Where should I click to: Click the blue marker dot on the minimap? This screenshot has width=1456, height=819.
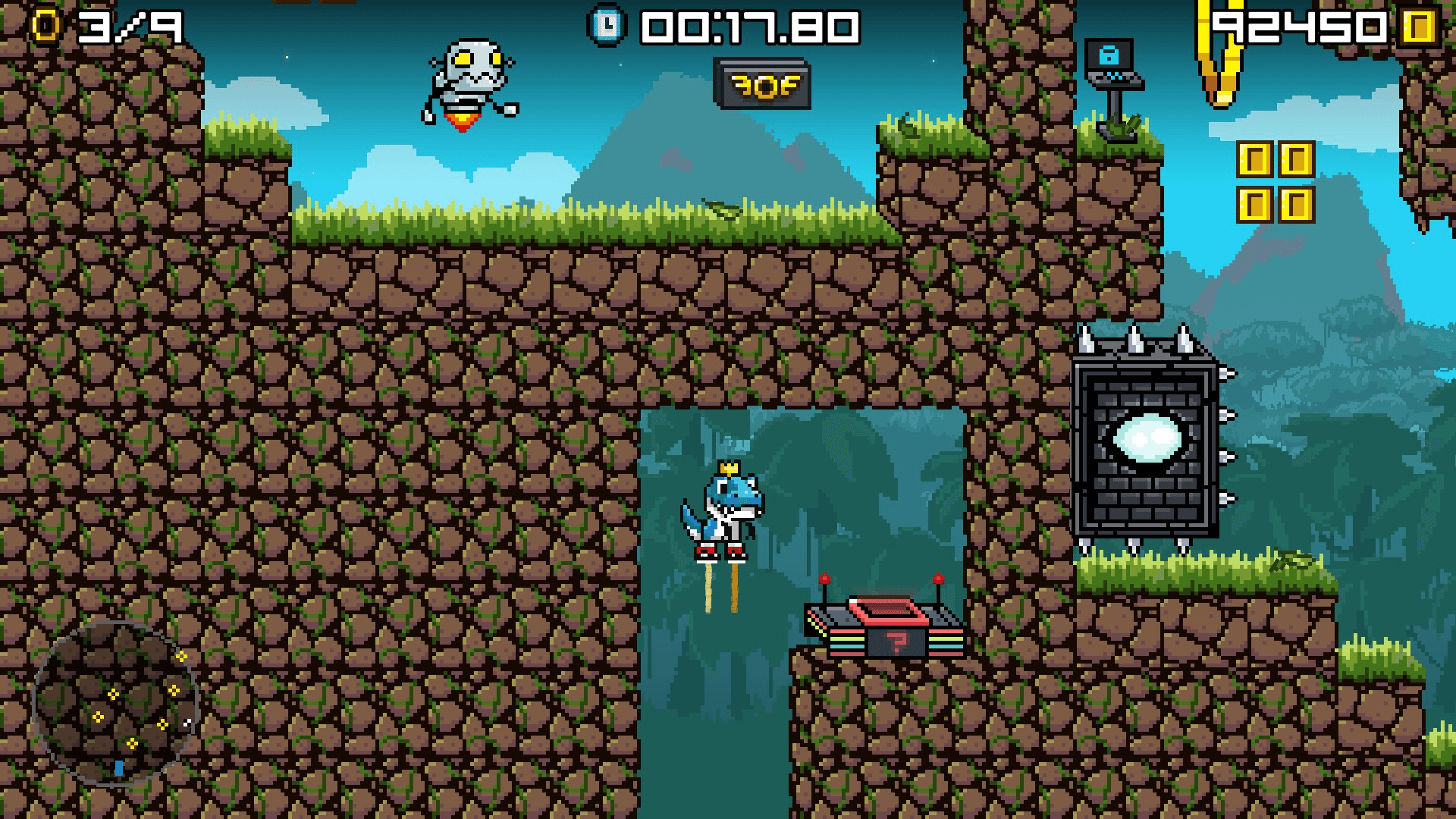click(x=118, y=768)
